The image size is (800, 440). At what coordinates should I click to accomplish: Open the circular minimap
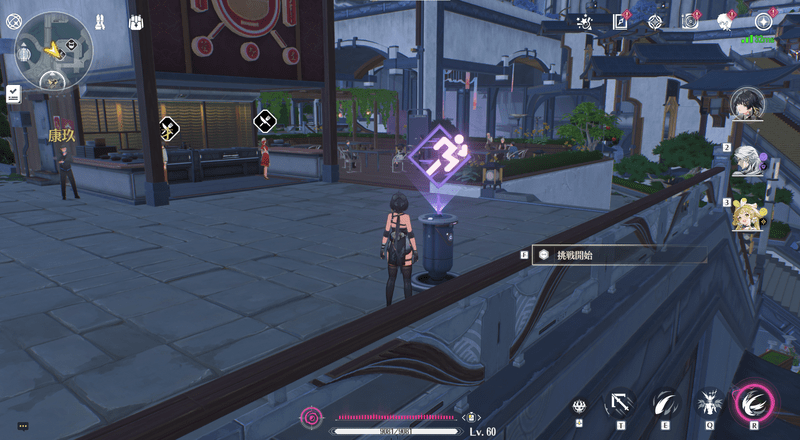point(53,50)
